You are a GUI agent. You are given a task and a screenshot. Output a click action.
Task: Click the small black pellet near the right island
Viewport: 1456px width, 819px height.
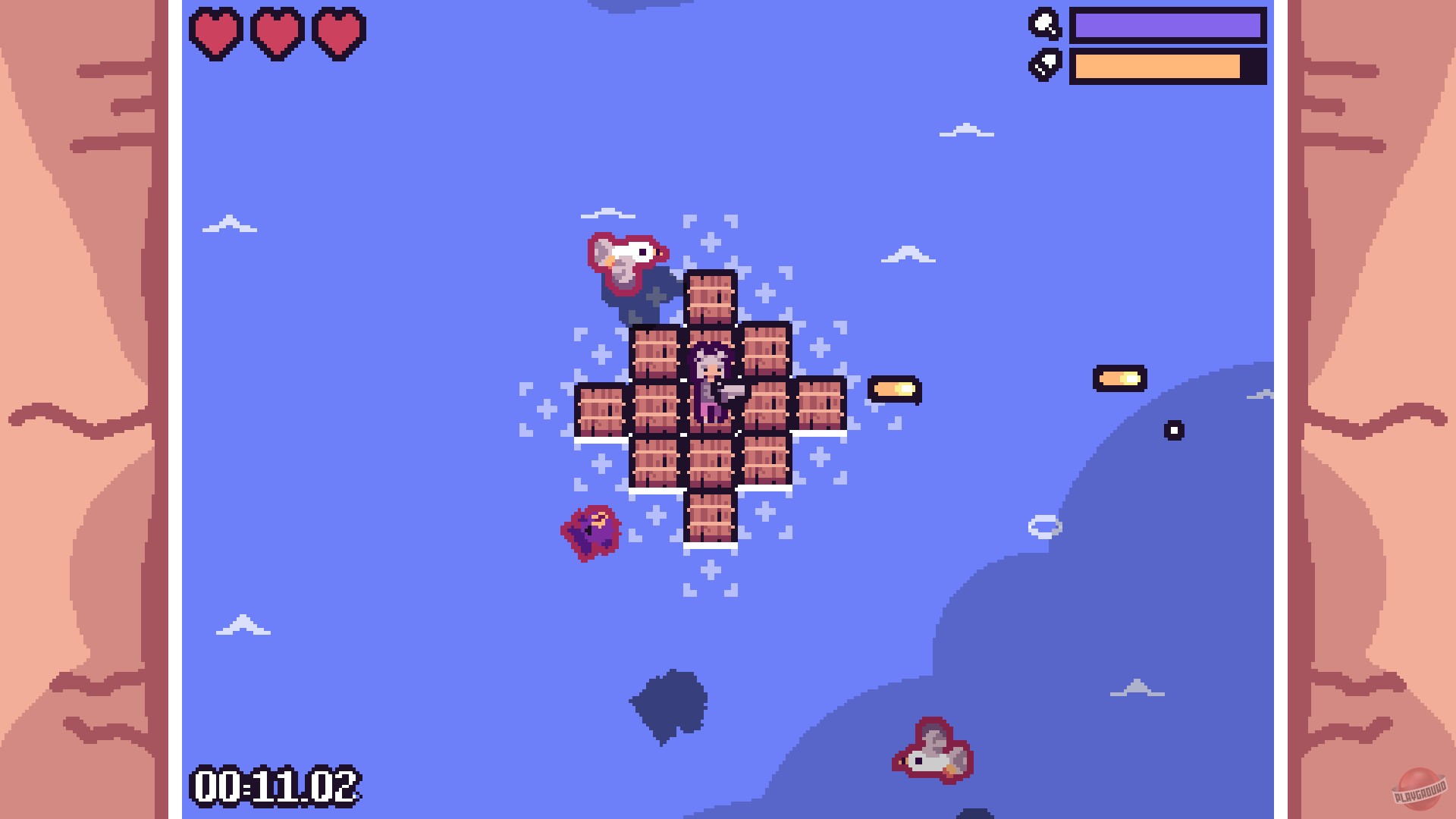pos(1173,429)
